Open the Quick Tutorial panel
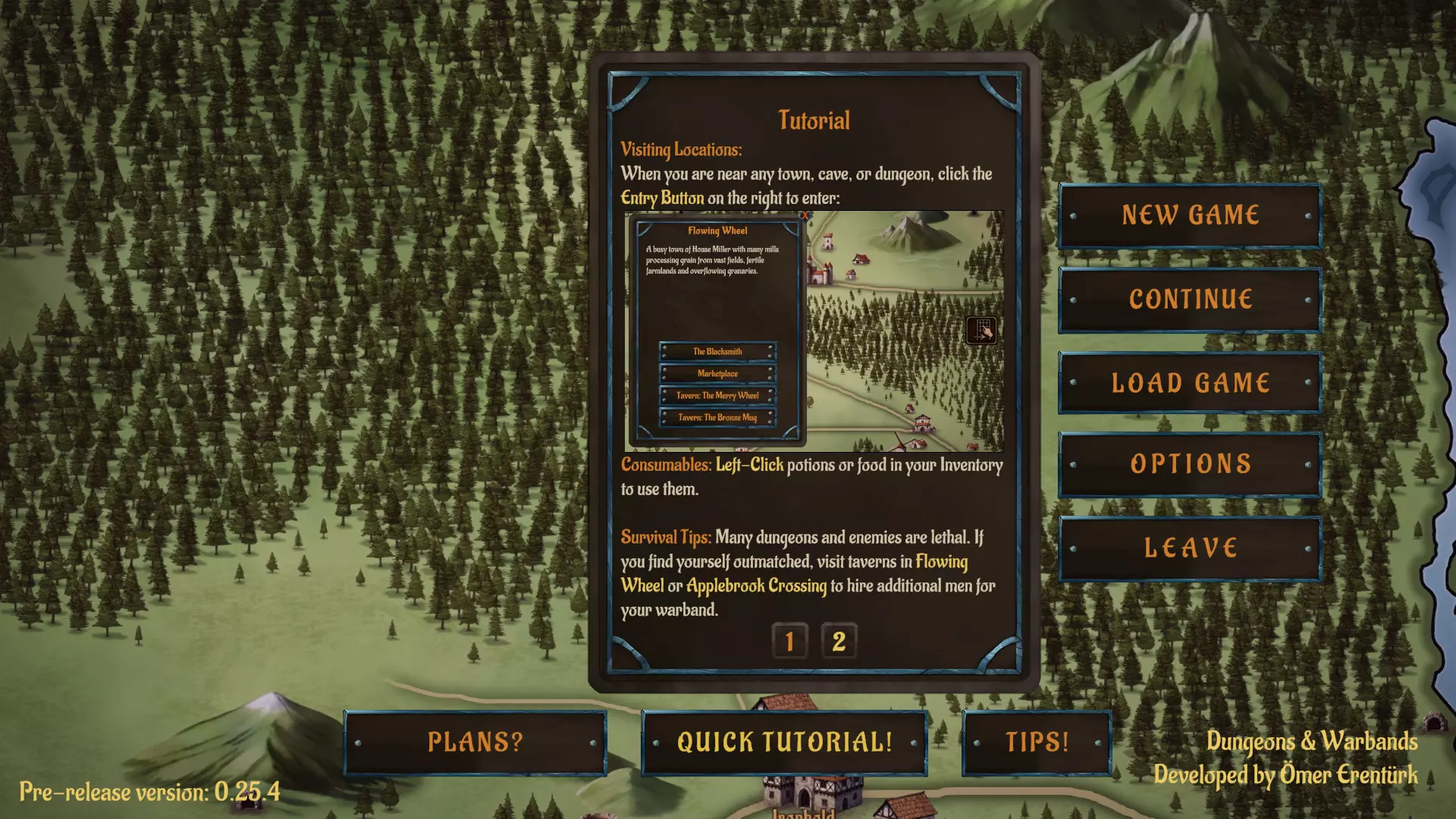 point(785,742)
